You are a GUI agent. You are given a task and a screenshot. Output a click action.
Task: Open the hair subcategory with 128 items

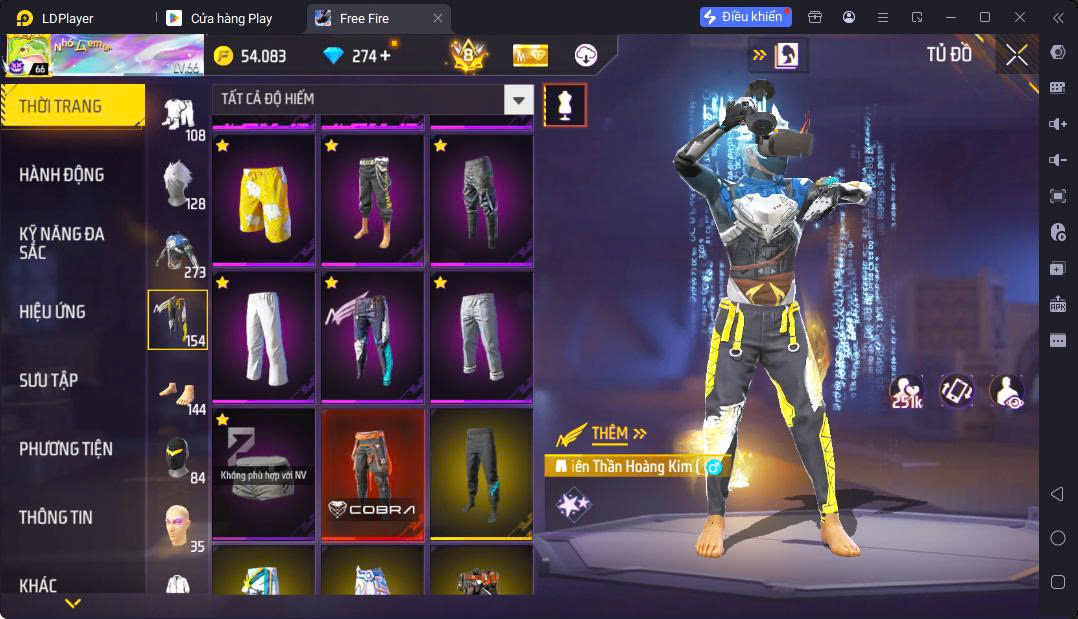pyautogui.click(x=178, y=183)
